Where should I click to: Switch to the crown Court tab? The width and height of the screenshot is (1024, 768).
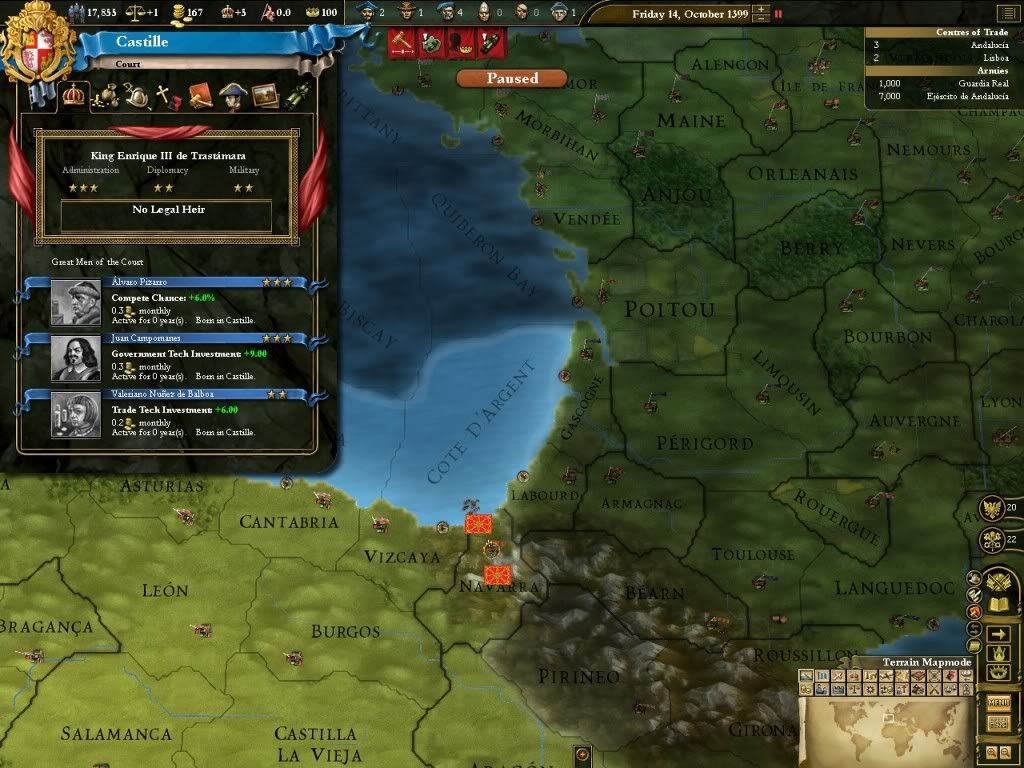74,95
